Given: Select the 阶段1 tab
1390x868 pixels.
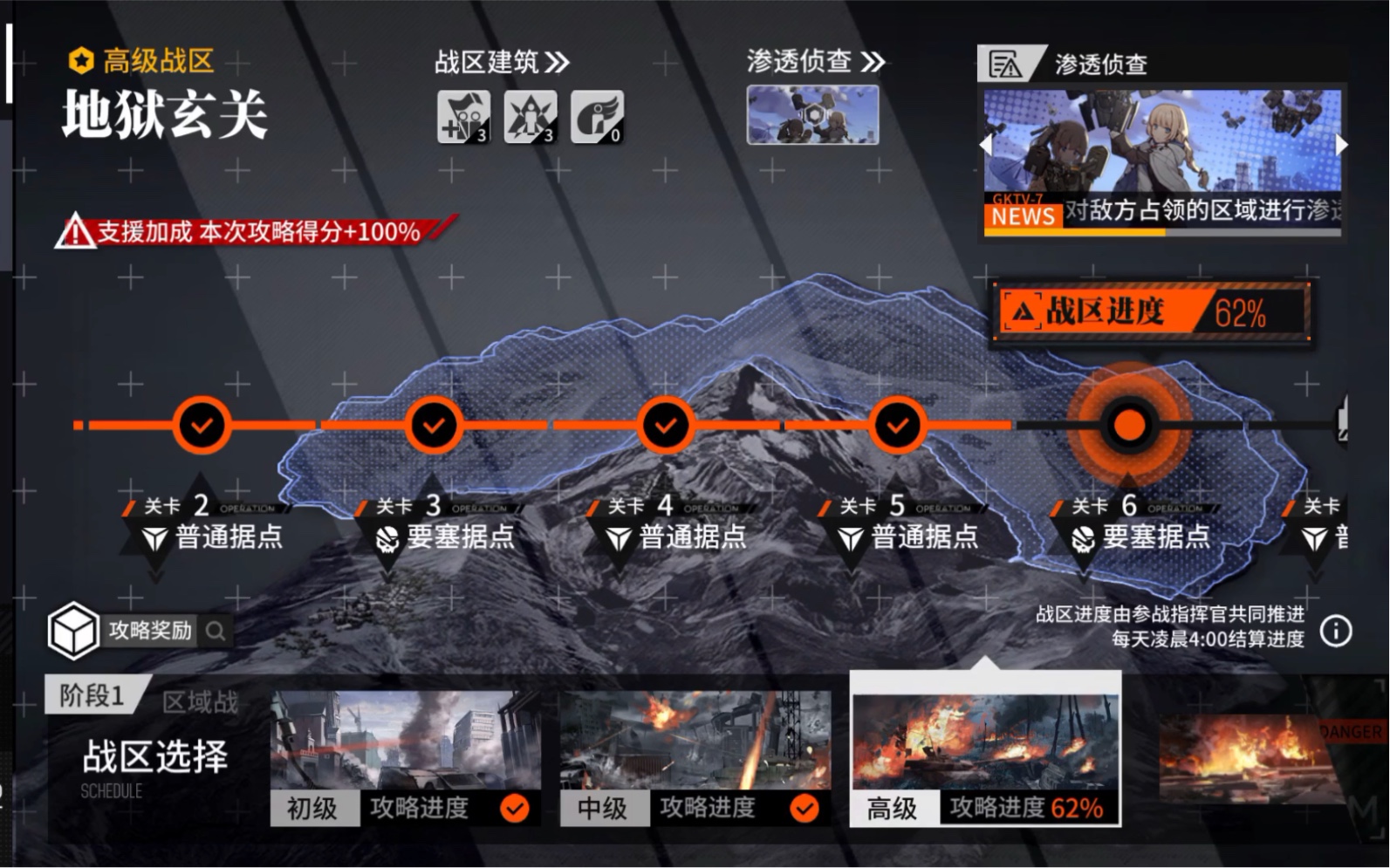Looking at the screenshot, I should click(x=92, y=696).
